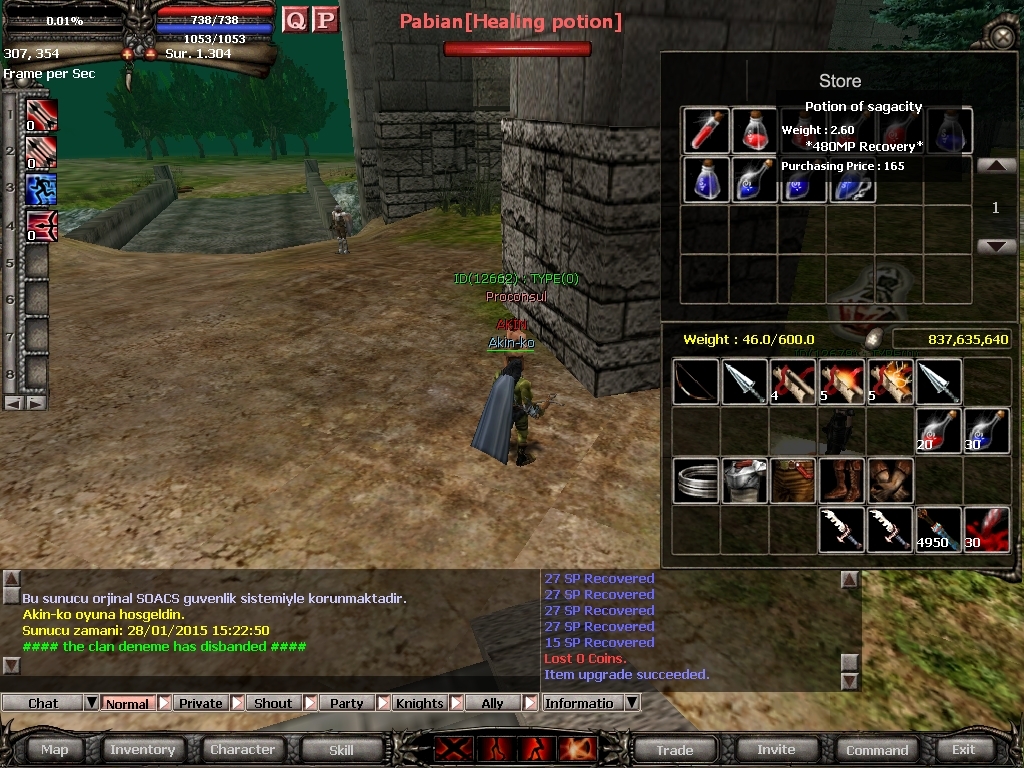Select the red test-tube potion in Store
The image size is (1024, 768).
pyautogui.click(x=706, y=130)
